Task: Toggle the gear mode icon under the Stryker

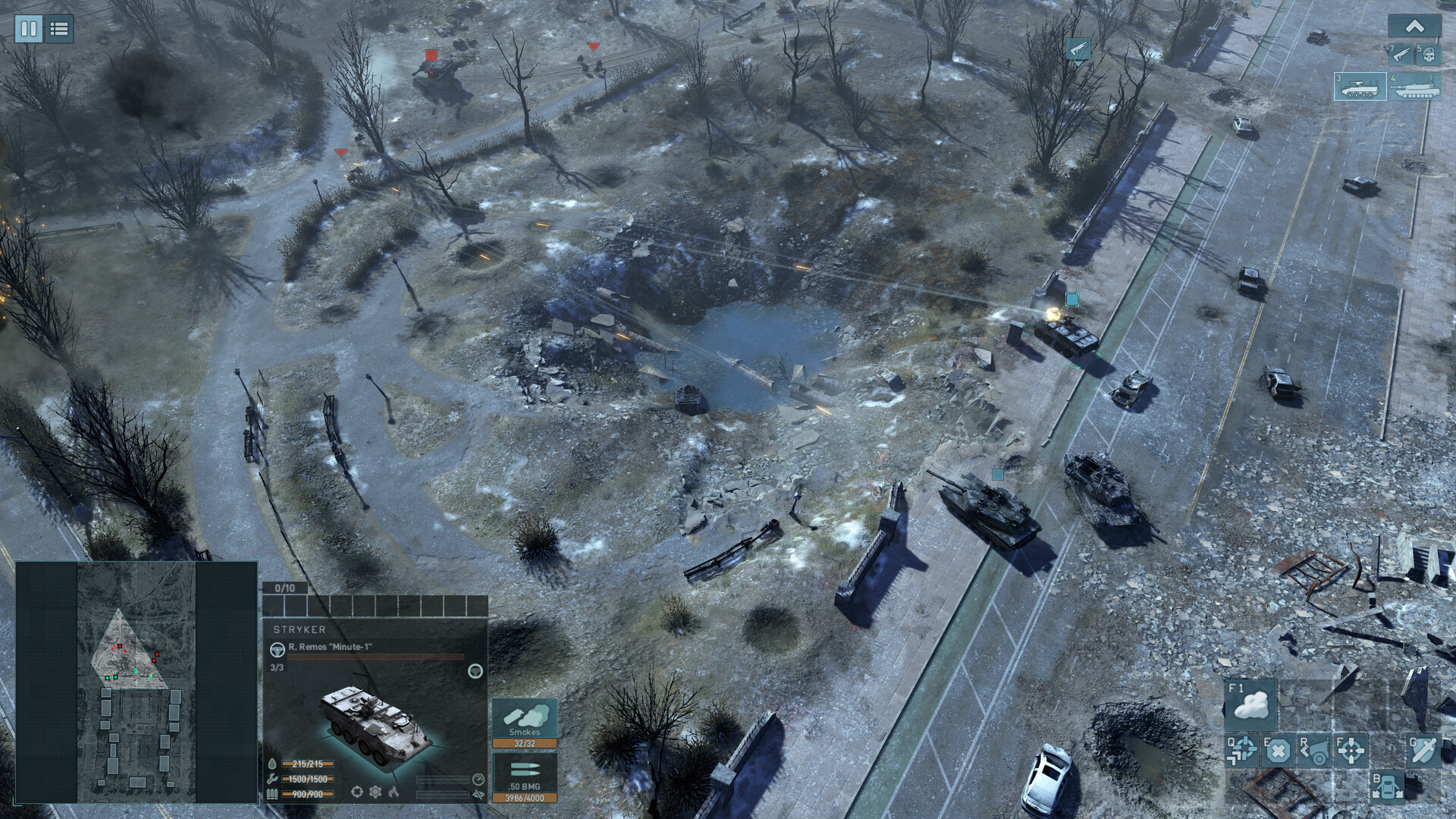Action: pos(375,792)
